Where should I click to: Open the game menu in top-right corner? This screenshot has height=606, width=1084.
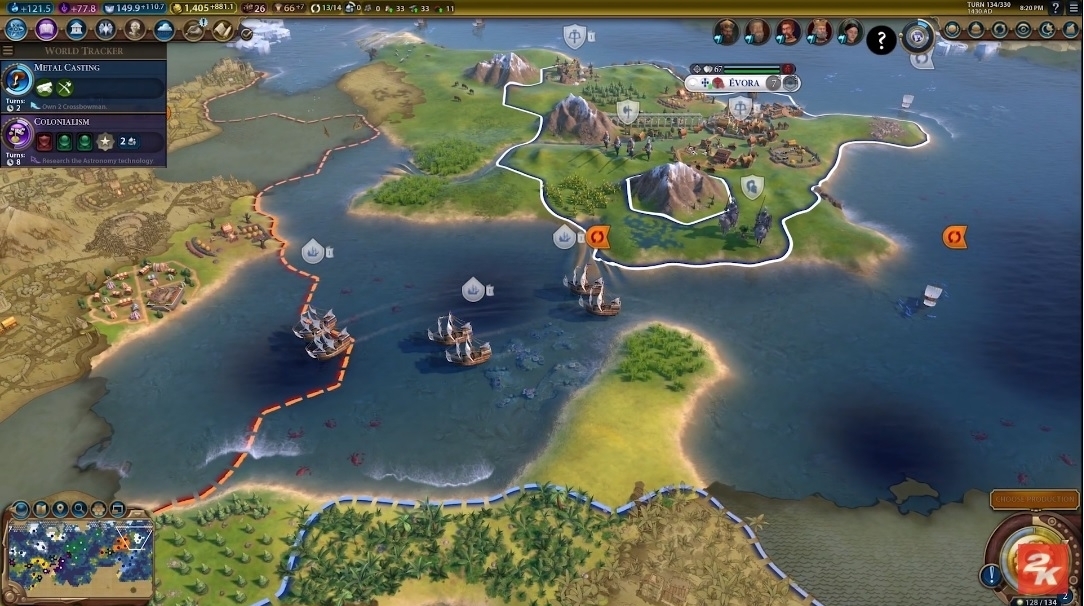pyautogui.click(x=1073, y=8)
